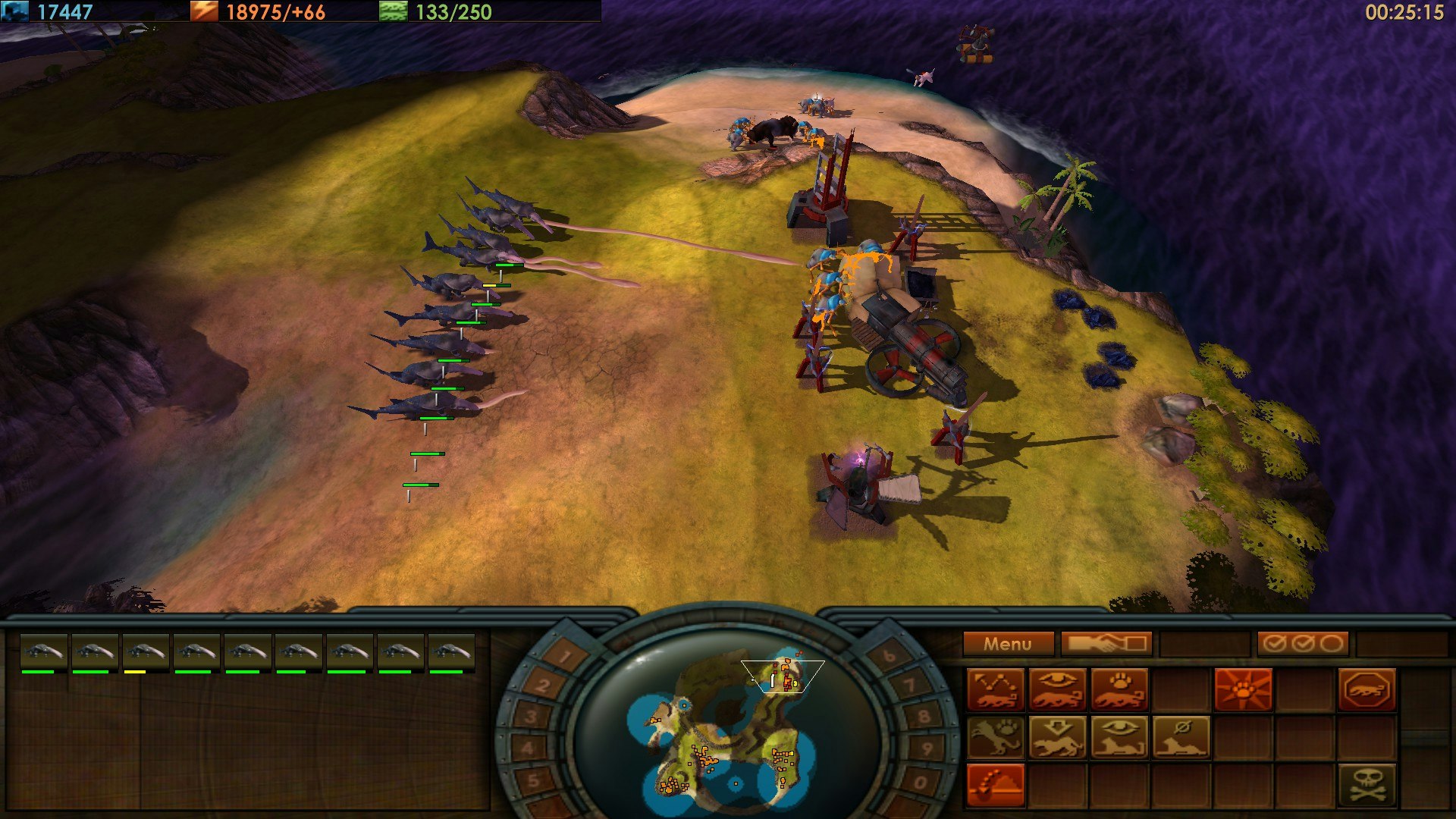The width and height of the screenshot is (1456, 819).
Task: Click the attack-move eye command icon
Action: point(1056,688)
